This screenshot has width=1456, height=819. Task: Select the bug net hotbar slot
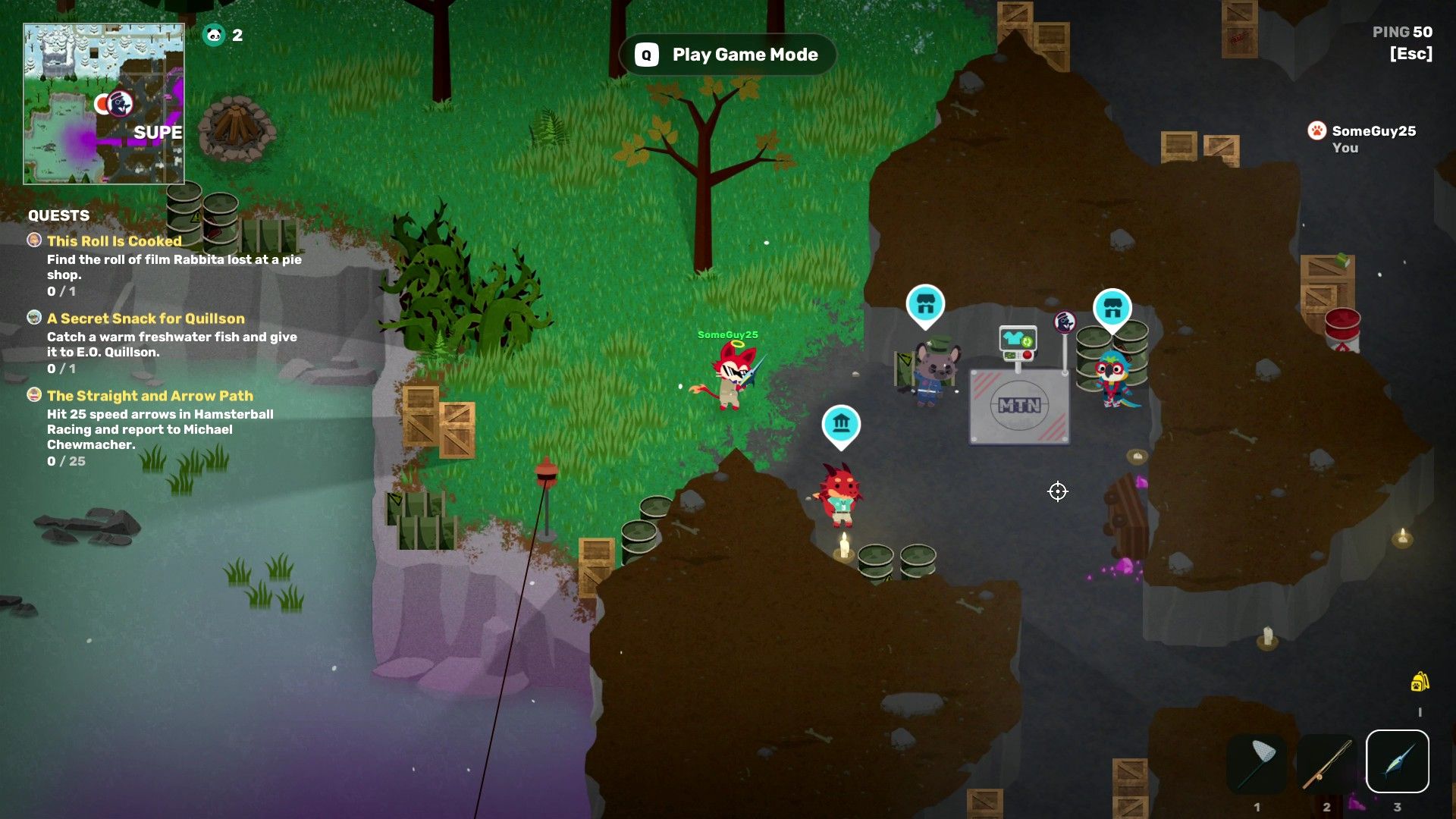point(1257,761)
